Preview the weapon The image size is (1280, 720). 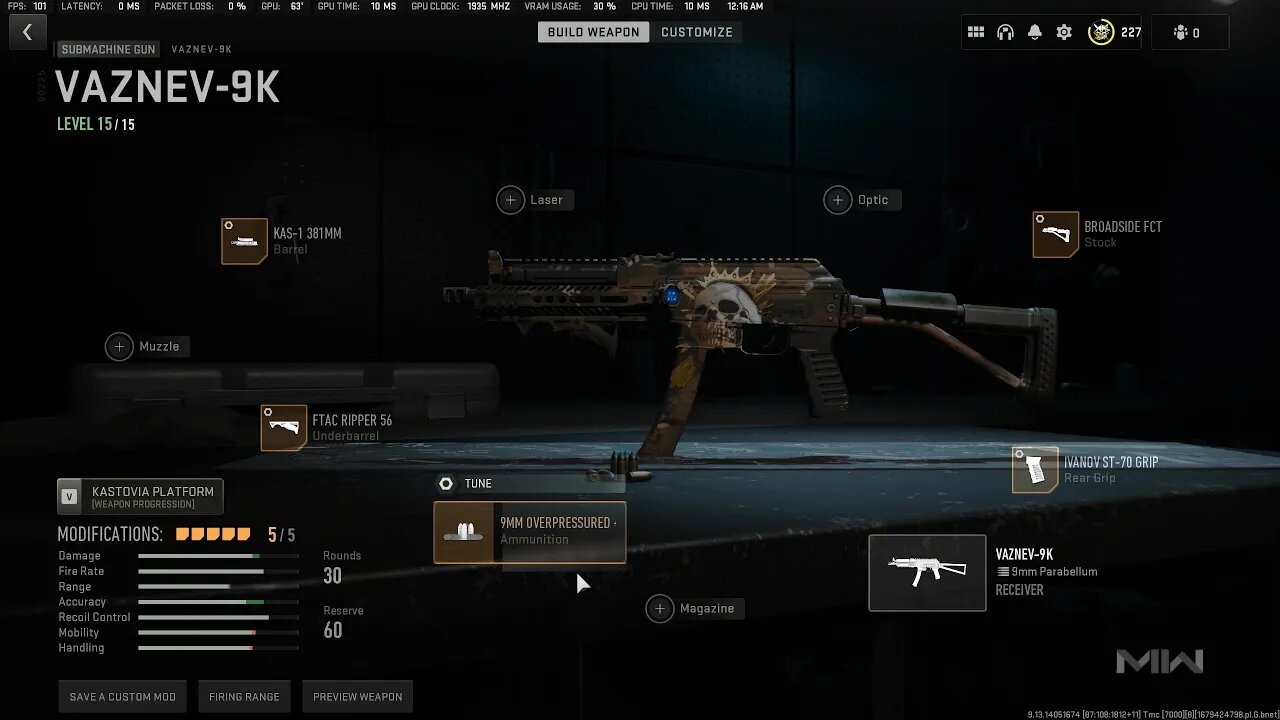357,697
